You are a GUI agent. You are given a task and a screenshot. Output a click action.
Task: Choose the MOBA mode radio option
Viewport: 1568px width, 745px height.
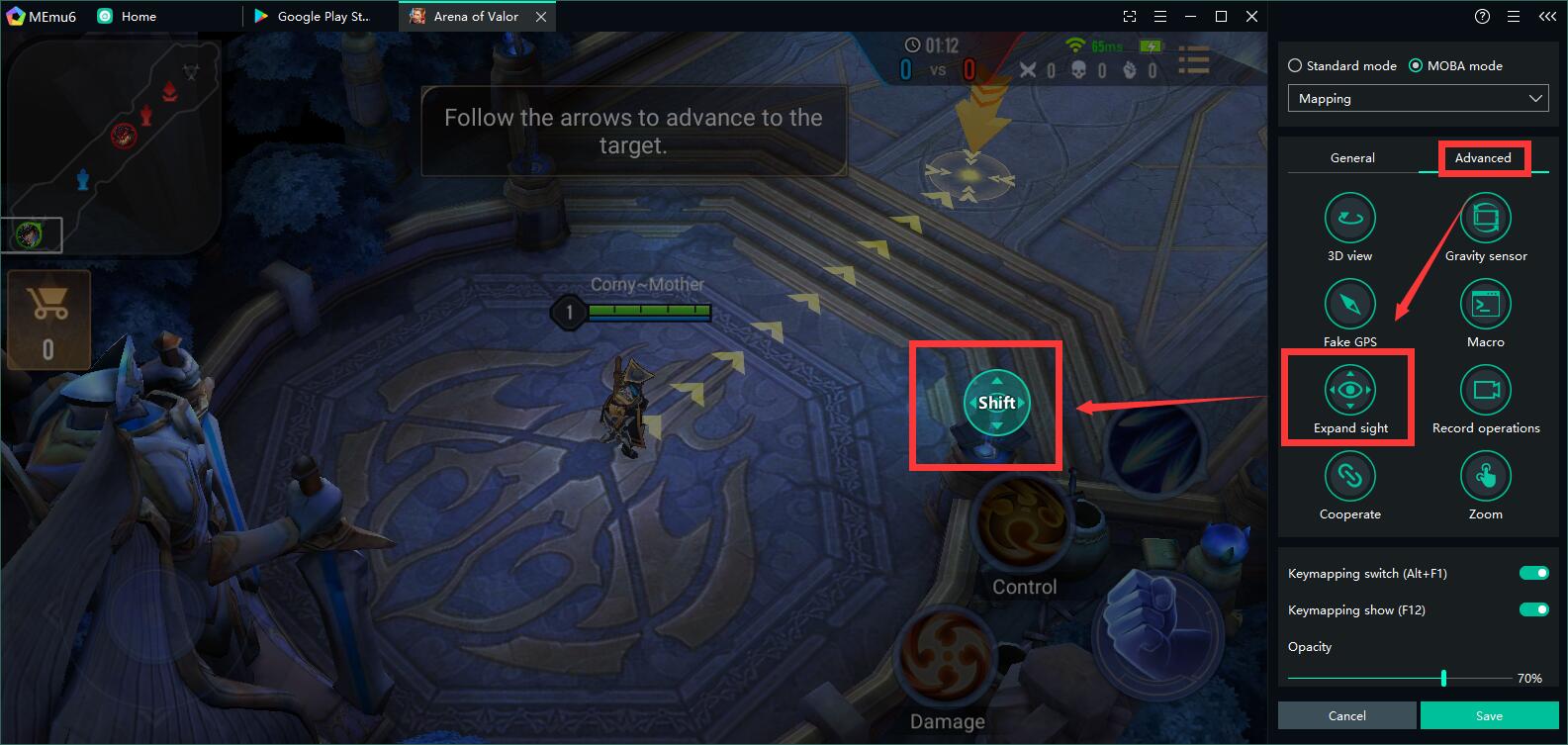tap(1416, 66)
